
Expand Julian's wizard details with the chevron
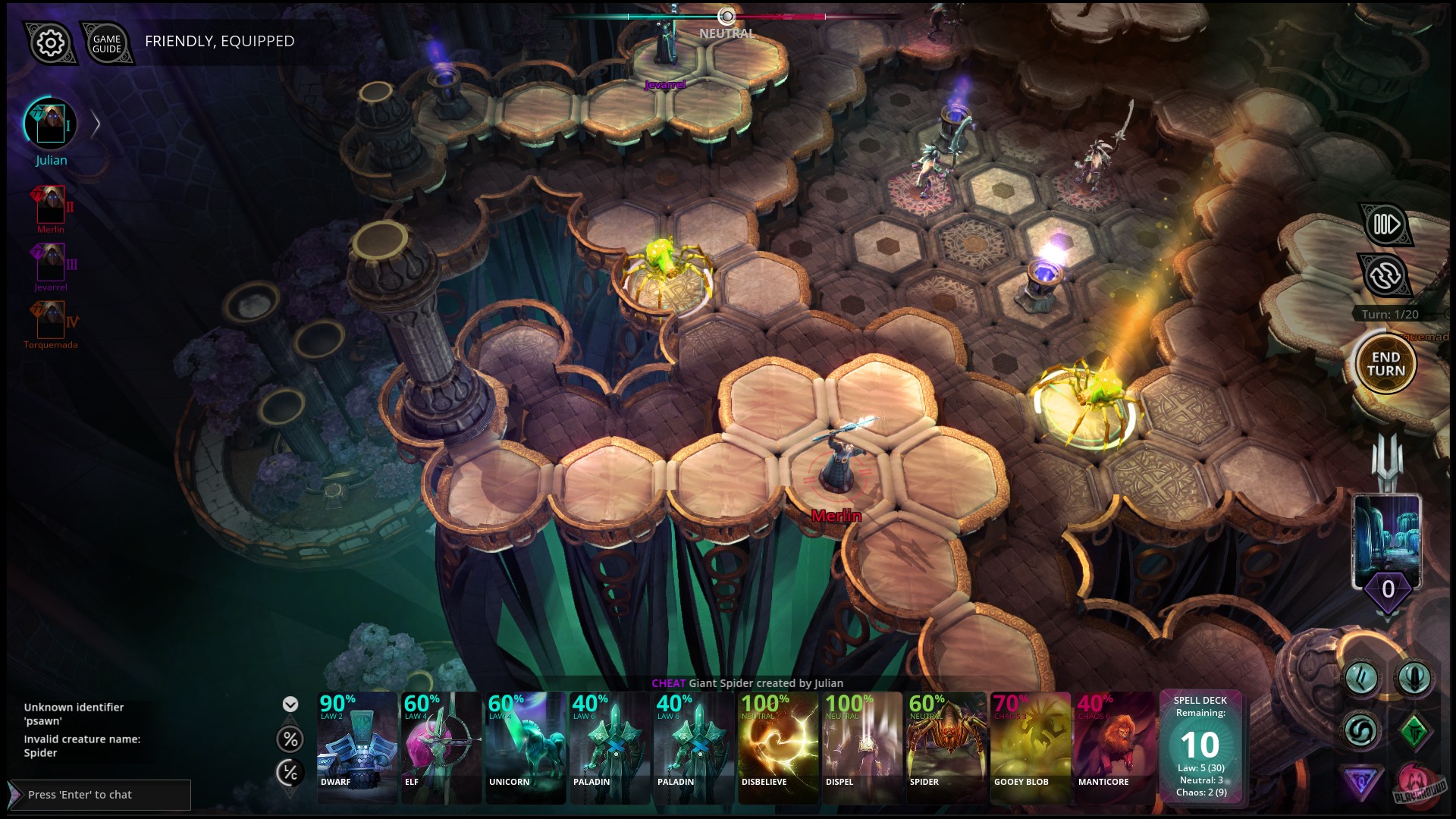click(96, 124)
